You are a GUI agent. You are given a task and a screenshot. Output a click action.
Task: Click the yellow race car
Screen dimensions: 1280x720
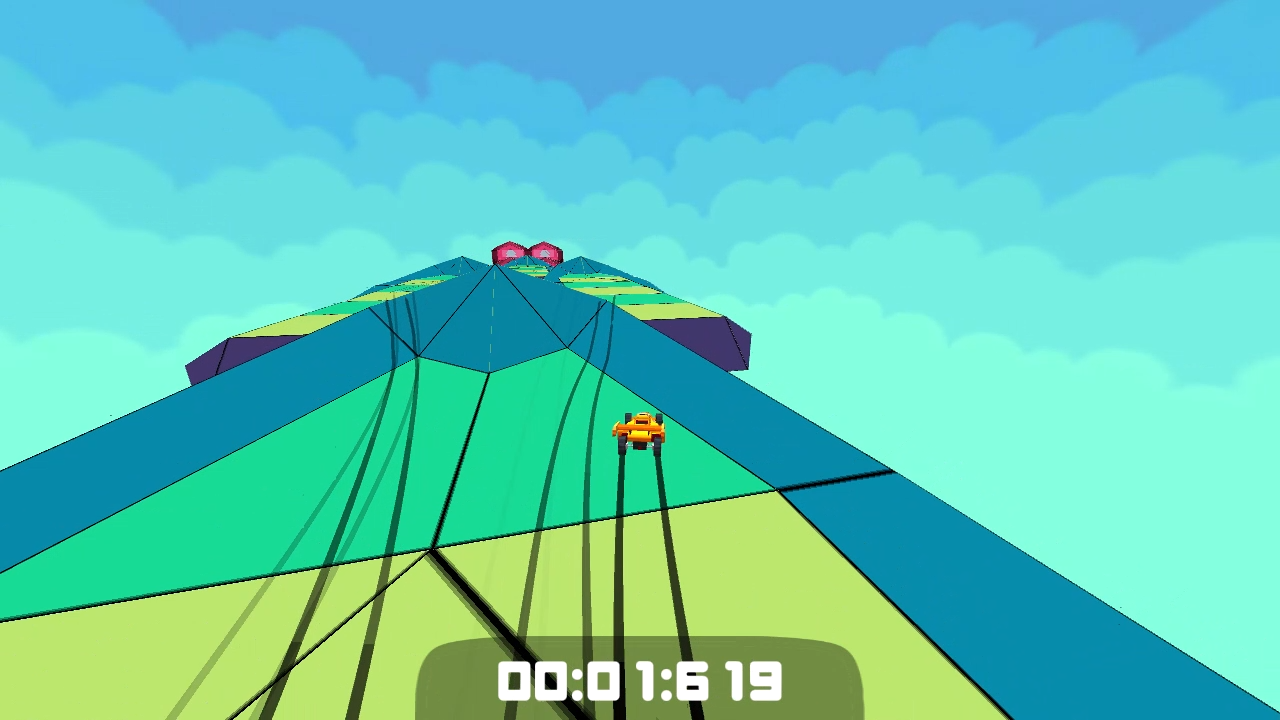(x=640, y=430)
